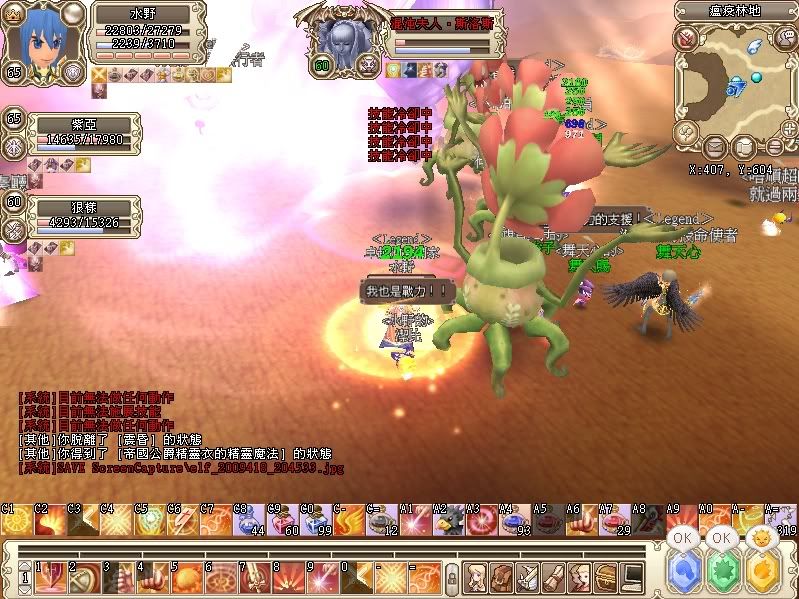Screen dimensions: 799x599
Task: Open the treasure chest menu icon
Action: tap(606, 576)
